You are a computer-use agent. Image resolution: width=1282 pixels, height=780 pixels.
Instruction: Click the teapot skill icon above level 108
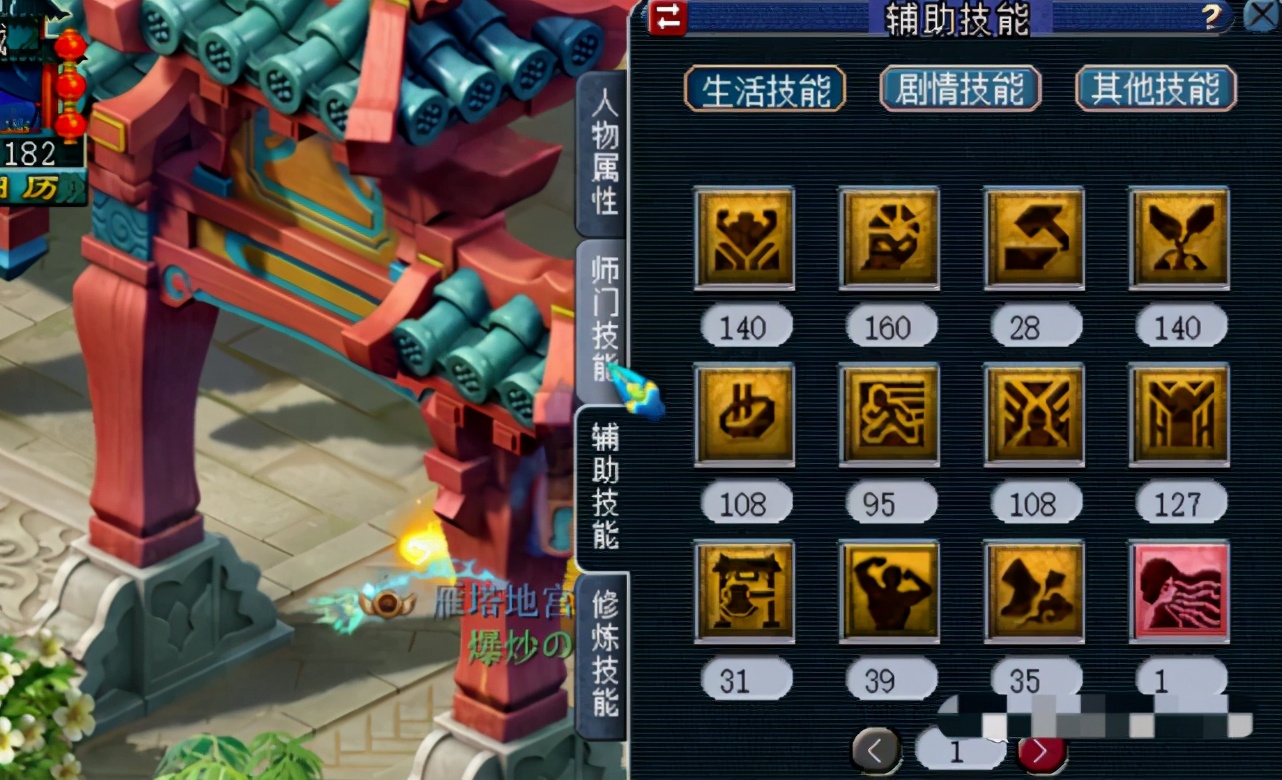(x=744, y=413)
